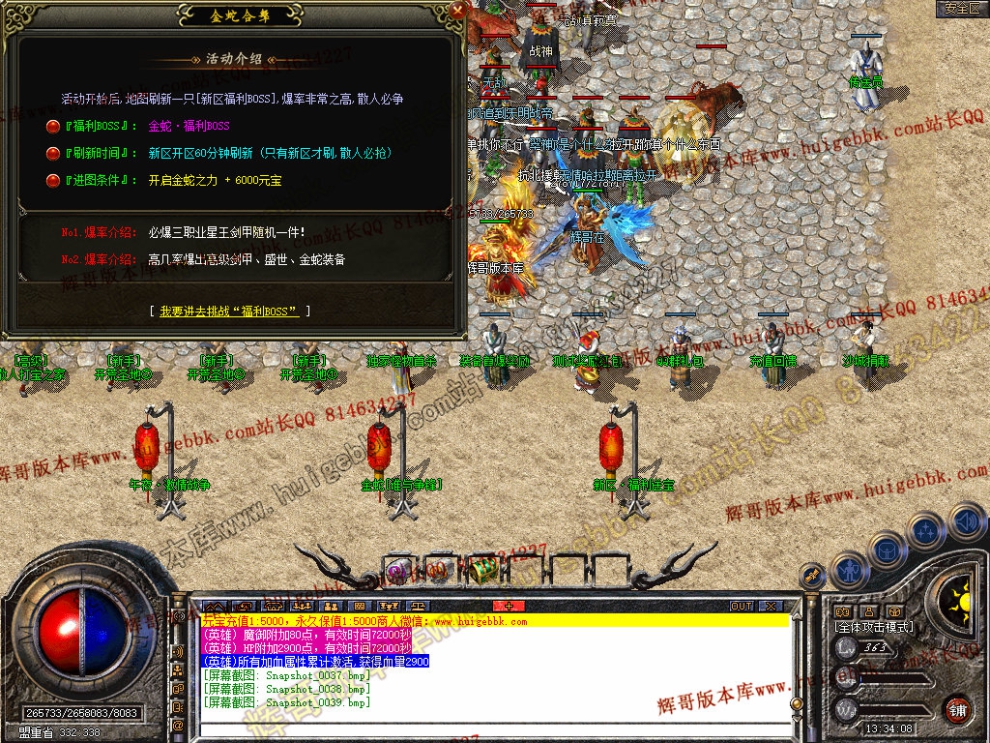Open the blue character figure round button
The width and height of the screenshot is (990, 743).
tap(852, 571)
